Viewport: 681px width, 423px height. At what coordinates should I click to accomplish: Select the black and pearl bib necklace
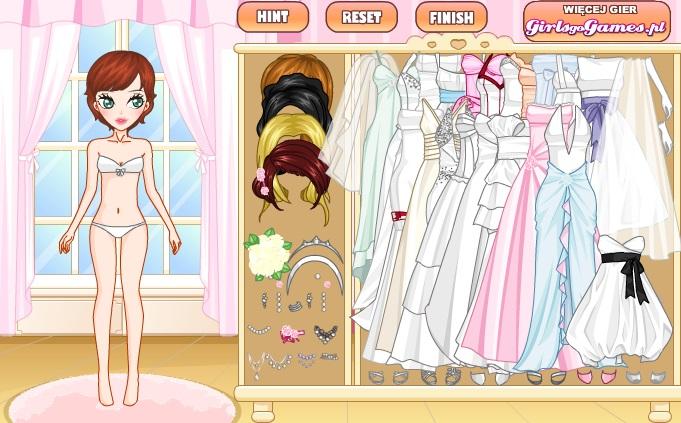326,332
